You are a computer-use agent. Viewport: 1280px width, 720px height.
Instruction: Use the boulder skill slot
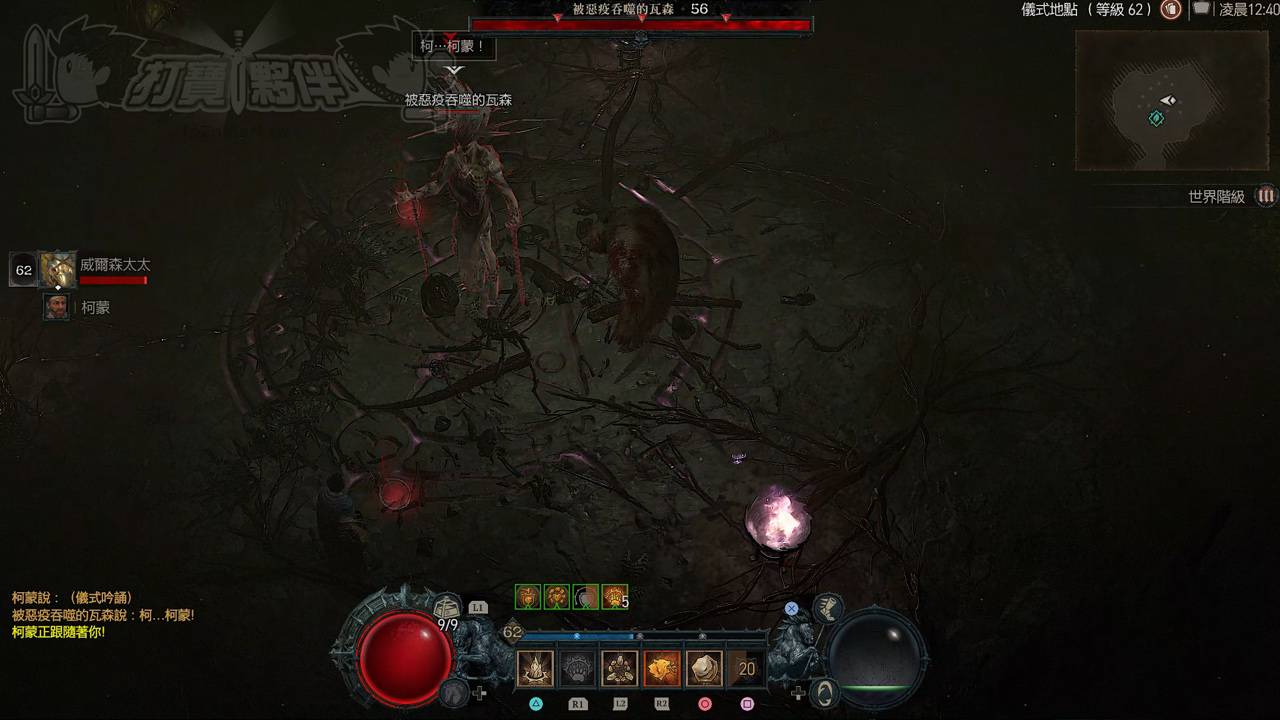coord(704,669)
